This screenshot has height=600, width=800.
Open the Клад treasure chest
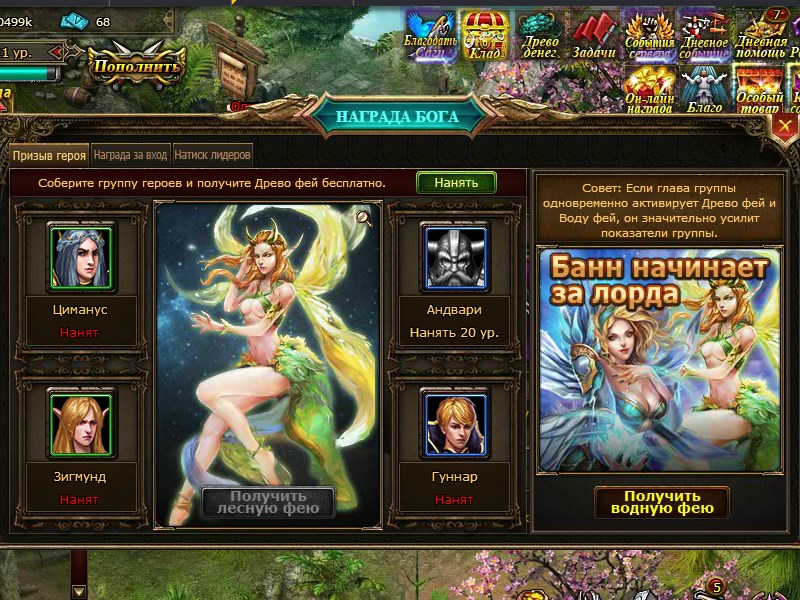click(485, 35)
